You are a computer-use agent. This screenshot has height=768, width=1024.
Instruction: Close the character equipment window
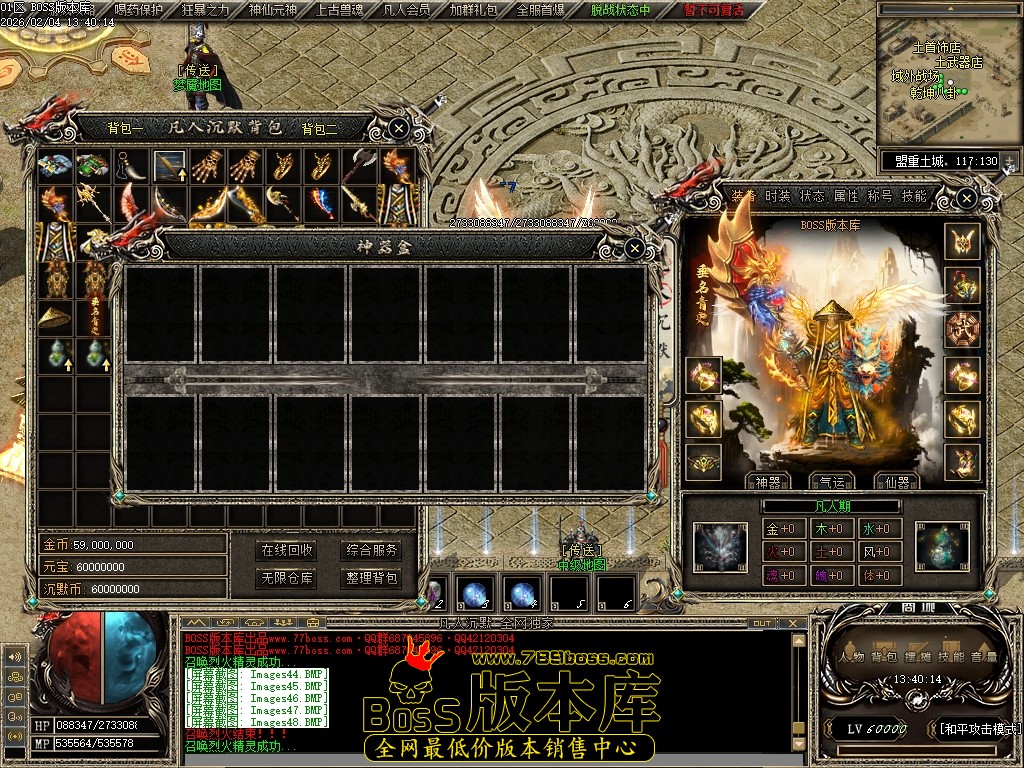pos(967,199)
